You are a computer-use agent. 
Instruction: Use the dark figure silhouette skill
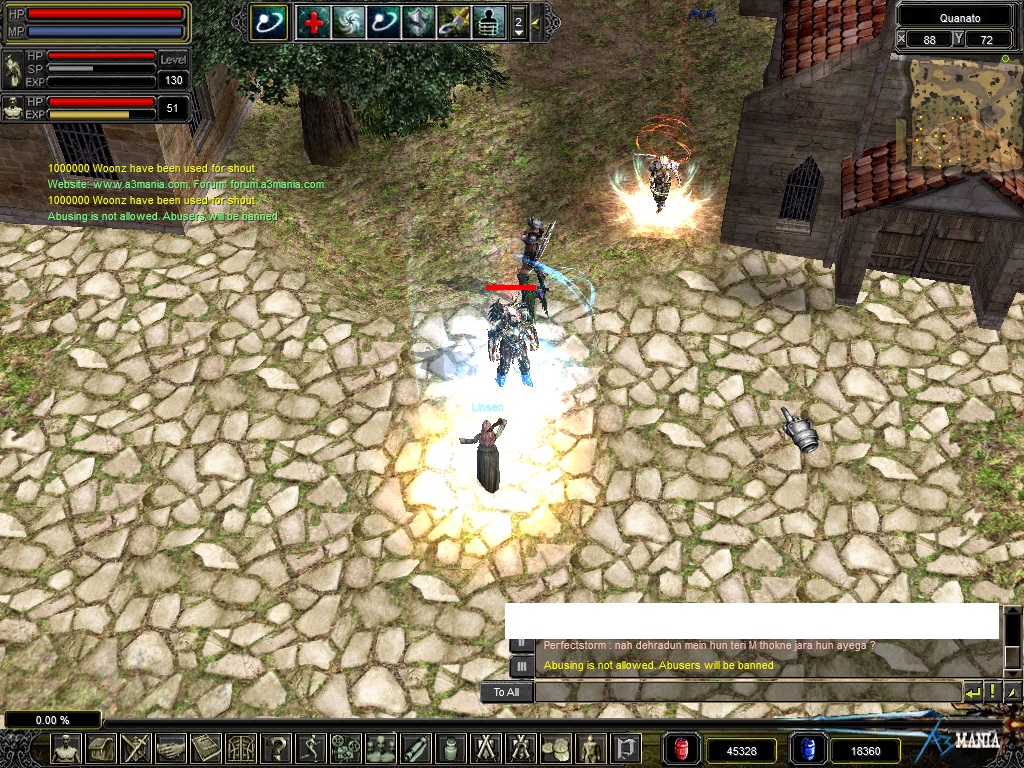click(488, 21)
